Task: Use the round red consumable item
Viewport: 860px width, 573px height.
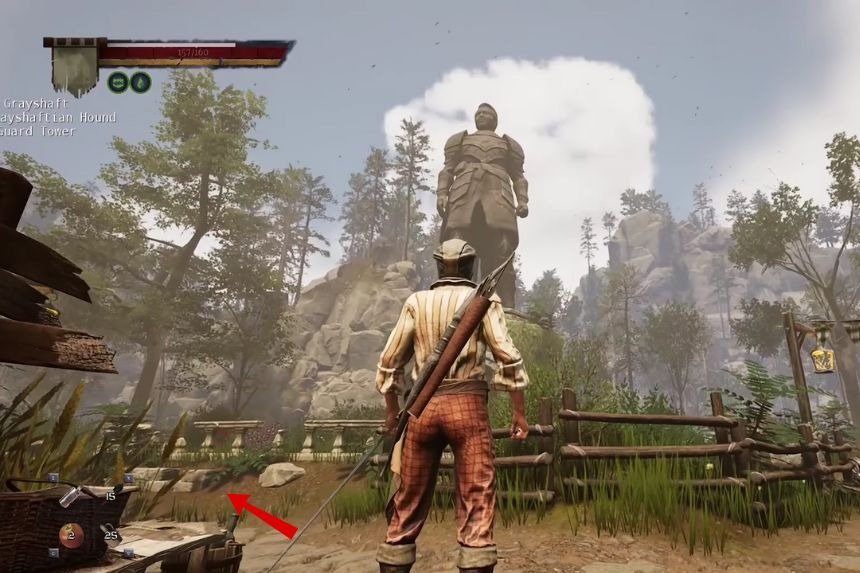Action: tap(70, 535)
